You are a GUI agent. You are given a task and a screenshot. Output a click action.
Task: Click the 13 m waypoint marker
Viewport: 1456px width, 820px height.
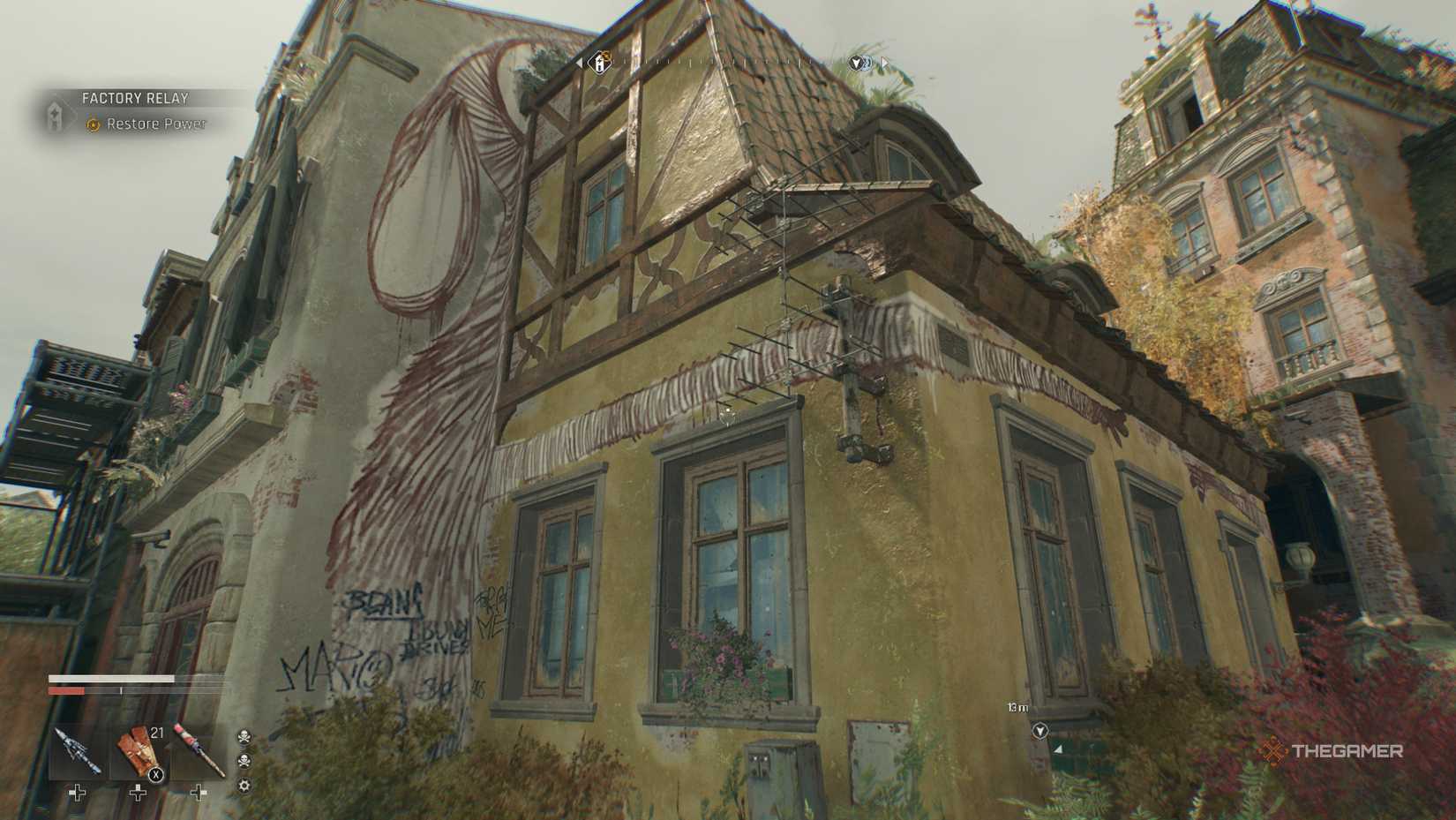[1040, 731]
